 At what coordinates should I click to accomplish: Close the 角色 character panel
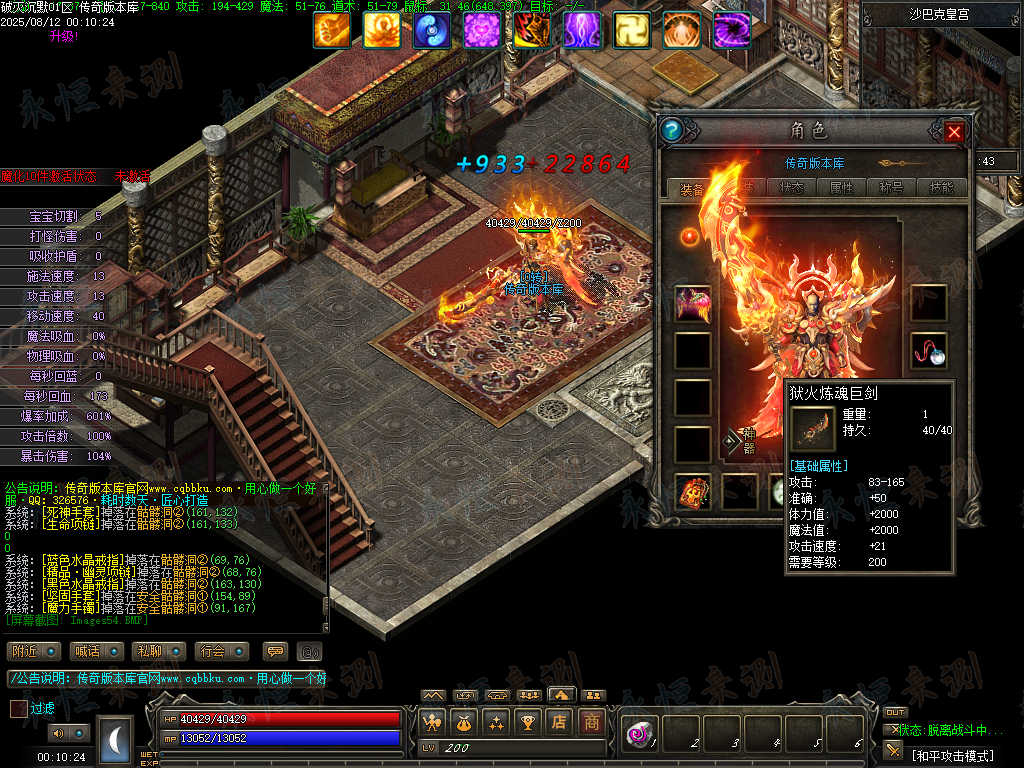(x=954, y=131)
